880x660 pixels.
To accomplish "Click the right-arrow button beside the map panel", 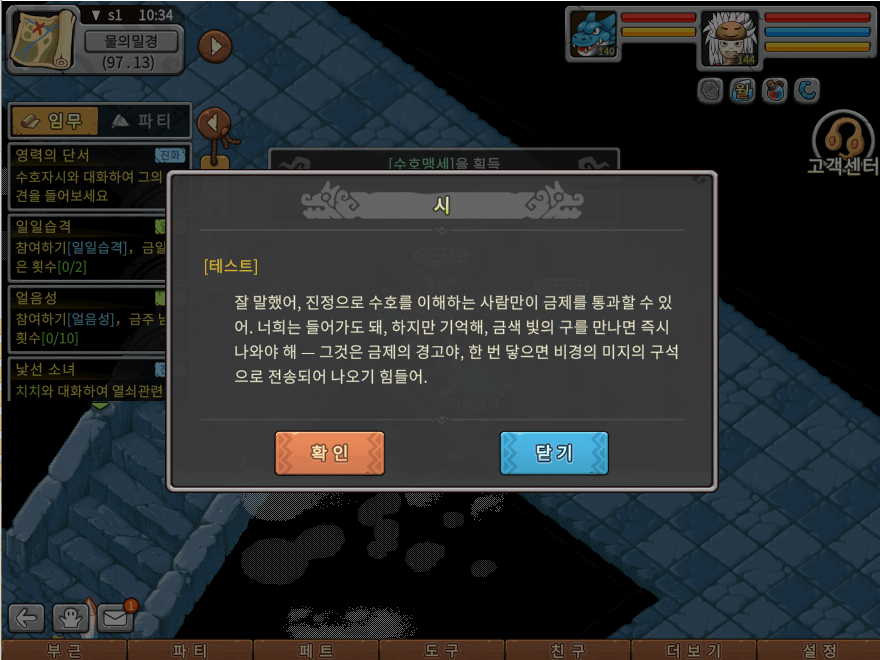I will [214, 46].
